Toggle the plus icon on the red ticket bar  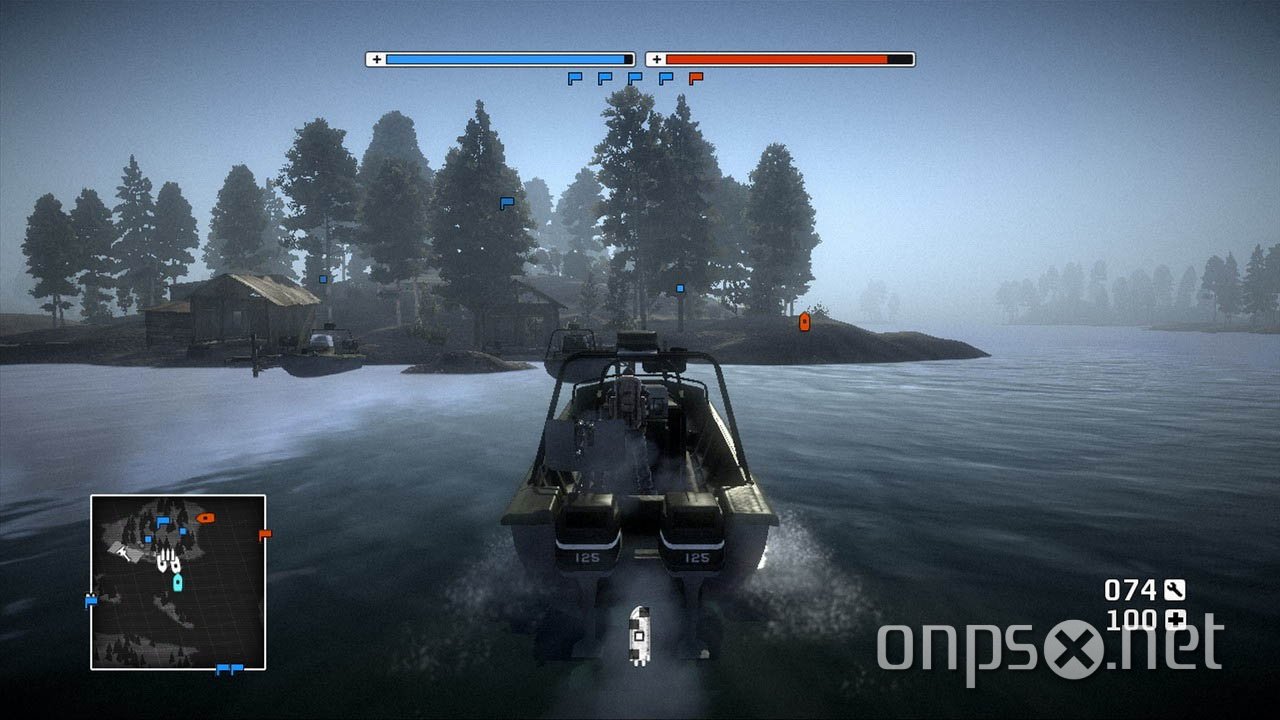[658, 58]
